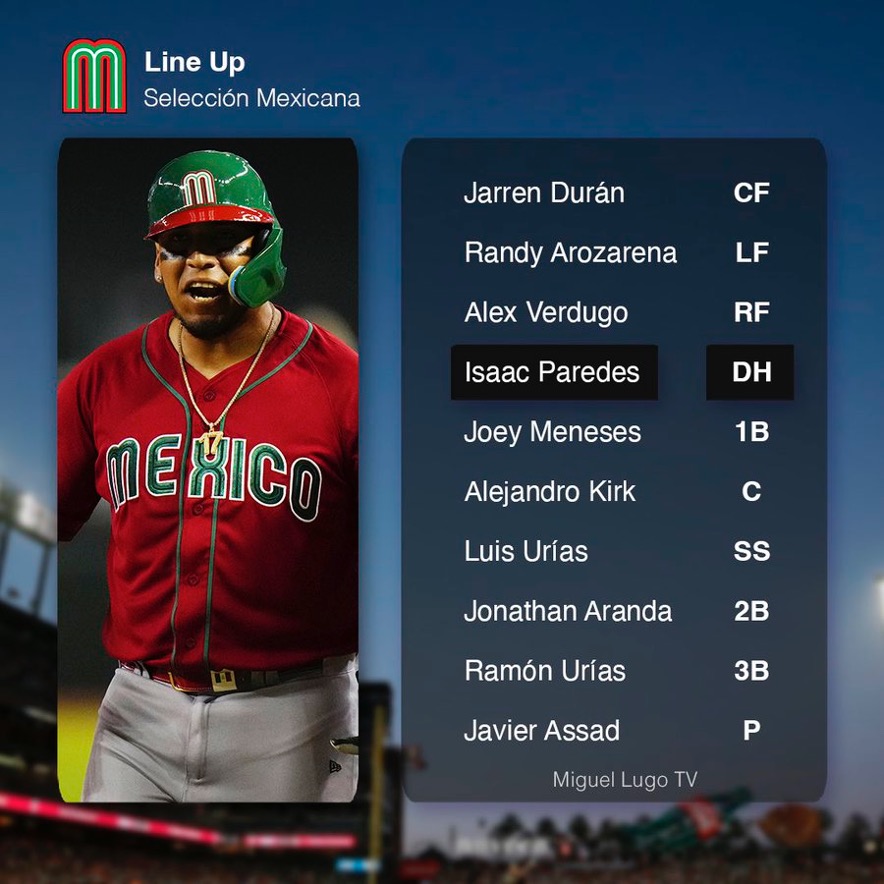Click the highlighted DH position badge

751,373
